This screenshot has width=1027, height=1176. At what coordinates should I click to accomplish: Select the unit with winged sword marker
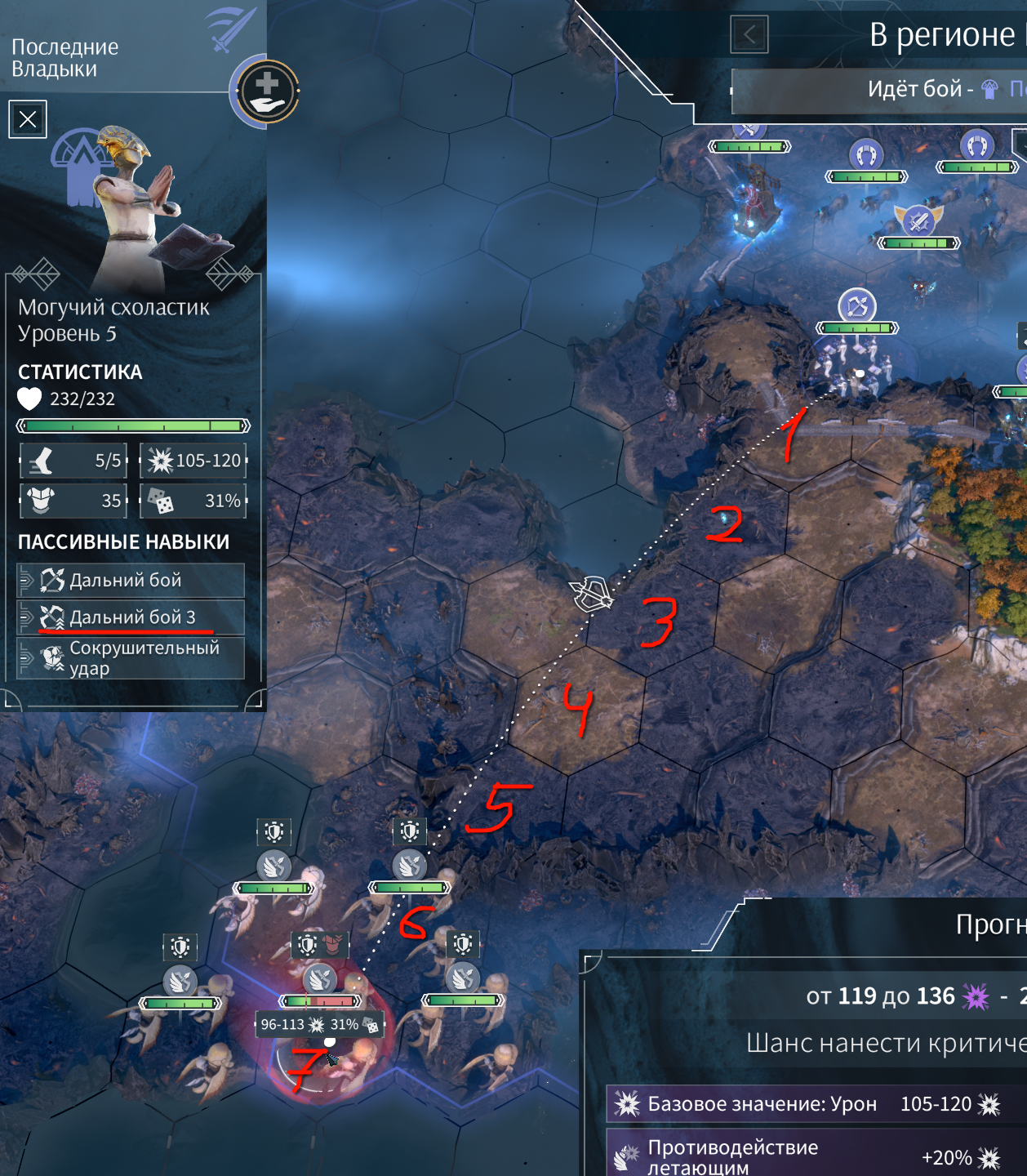[x=919, y=221]
